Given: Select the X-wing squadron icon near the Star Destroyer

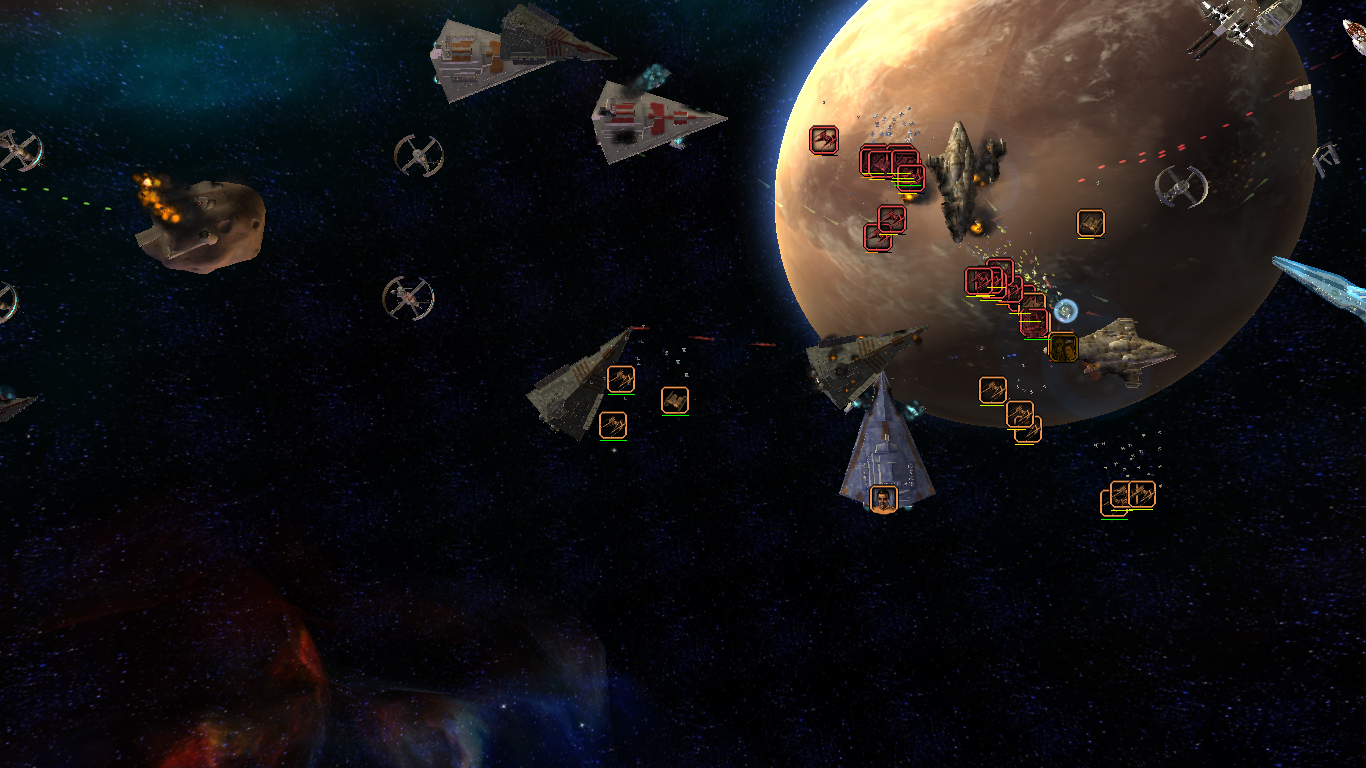Looking at the screenshot, I should [621, 379].
